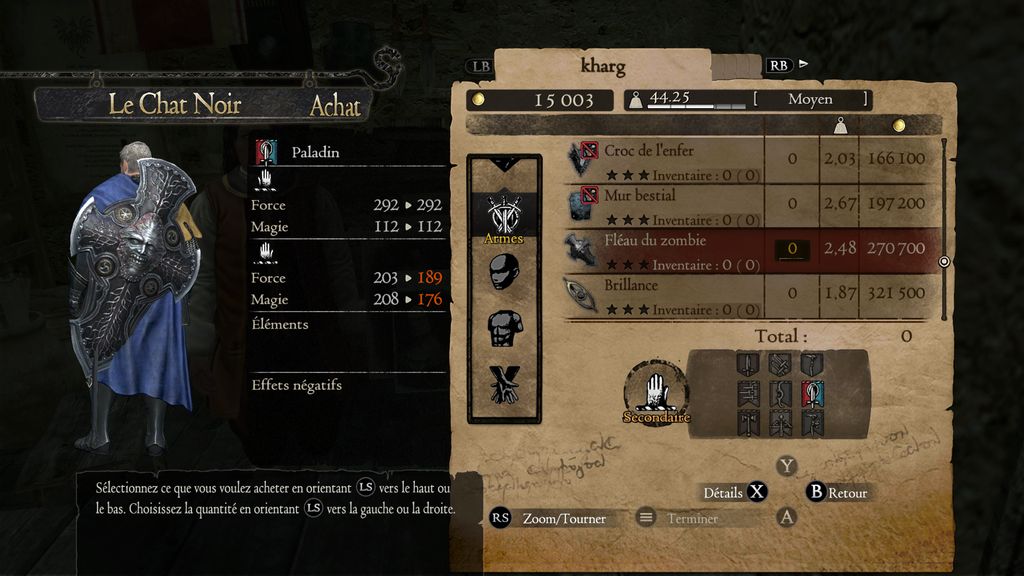Image resolution: width=1024 pixels, height=576 pixels.
Task: Sort the list by the gold price icon
Action: coord(898,125)
